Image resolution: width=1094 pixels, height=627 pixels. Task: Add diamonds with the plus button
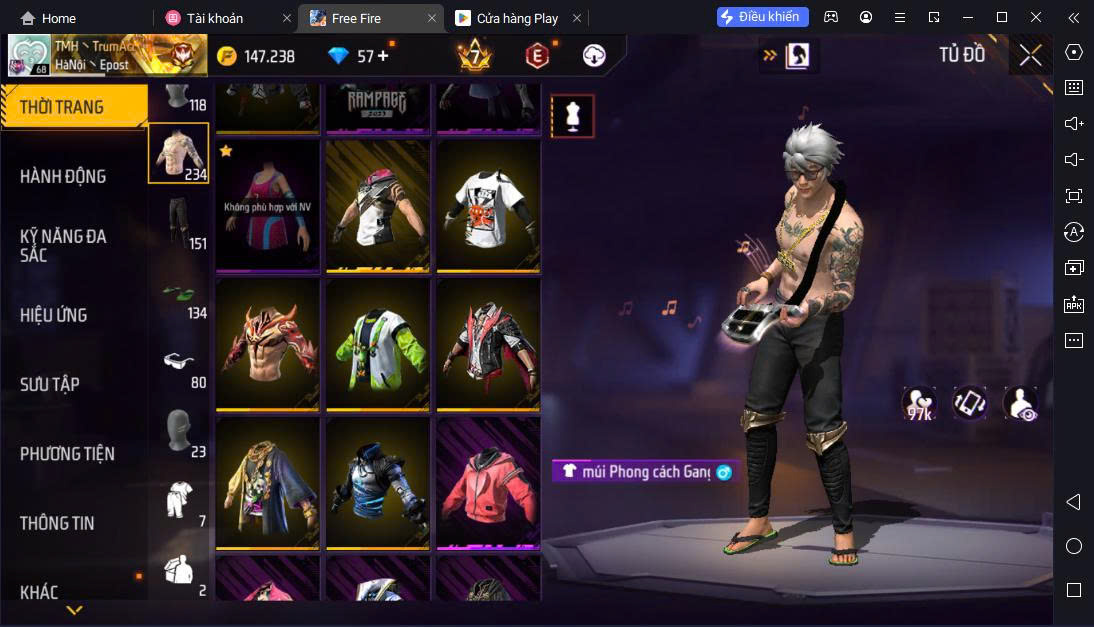[x=383, y=56]
